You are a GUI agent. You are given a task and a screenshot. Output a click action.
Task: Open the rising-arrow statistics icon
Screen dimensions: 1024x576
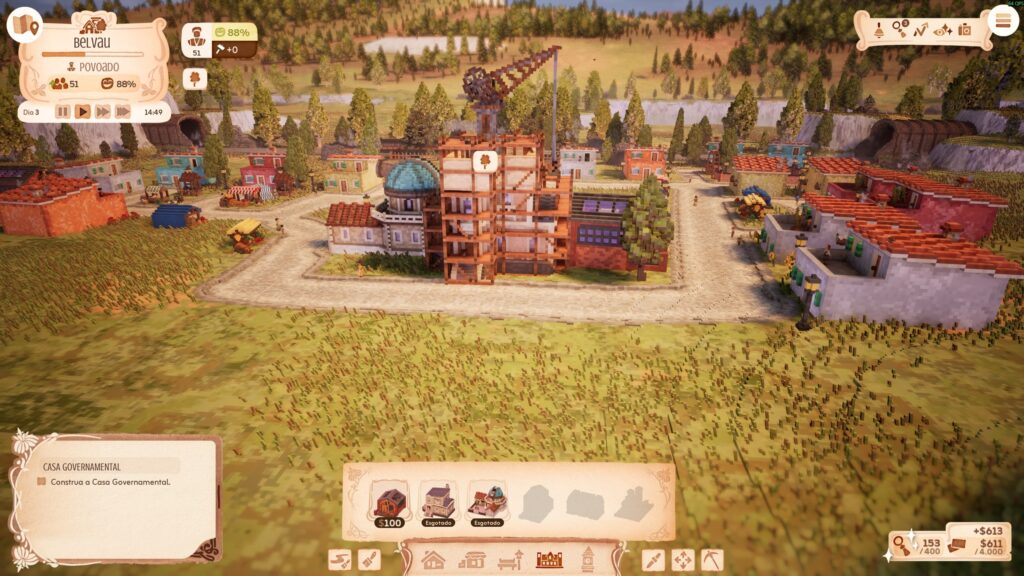point(920,30)
